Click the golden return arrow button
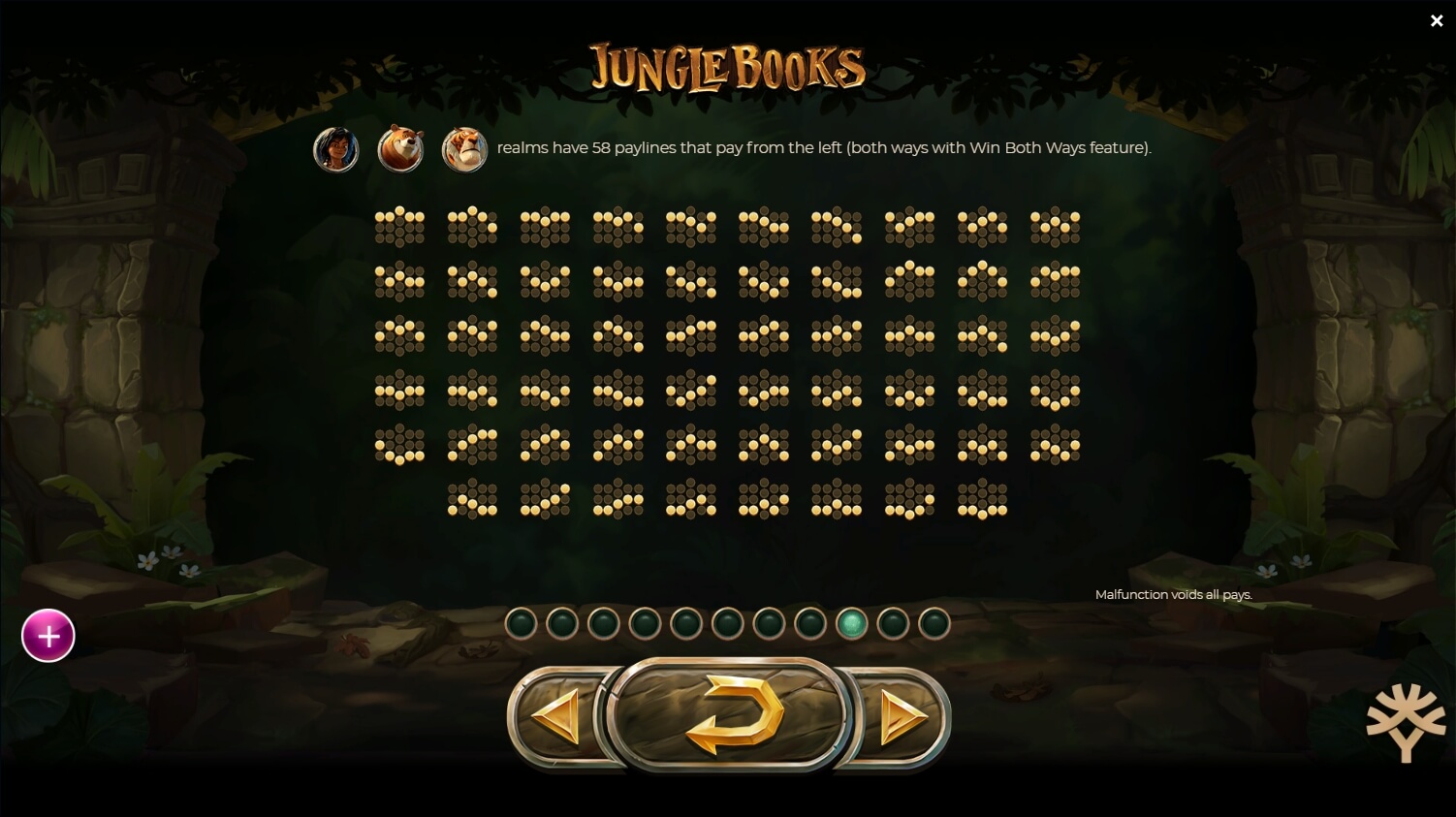 click(x=729, y=715)
